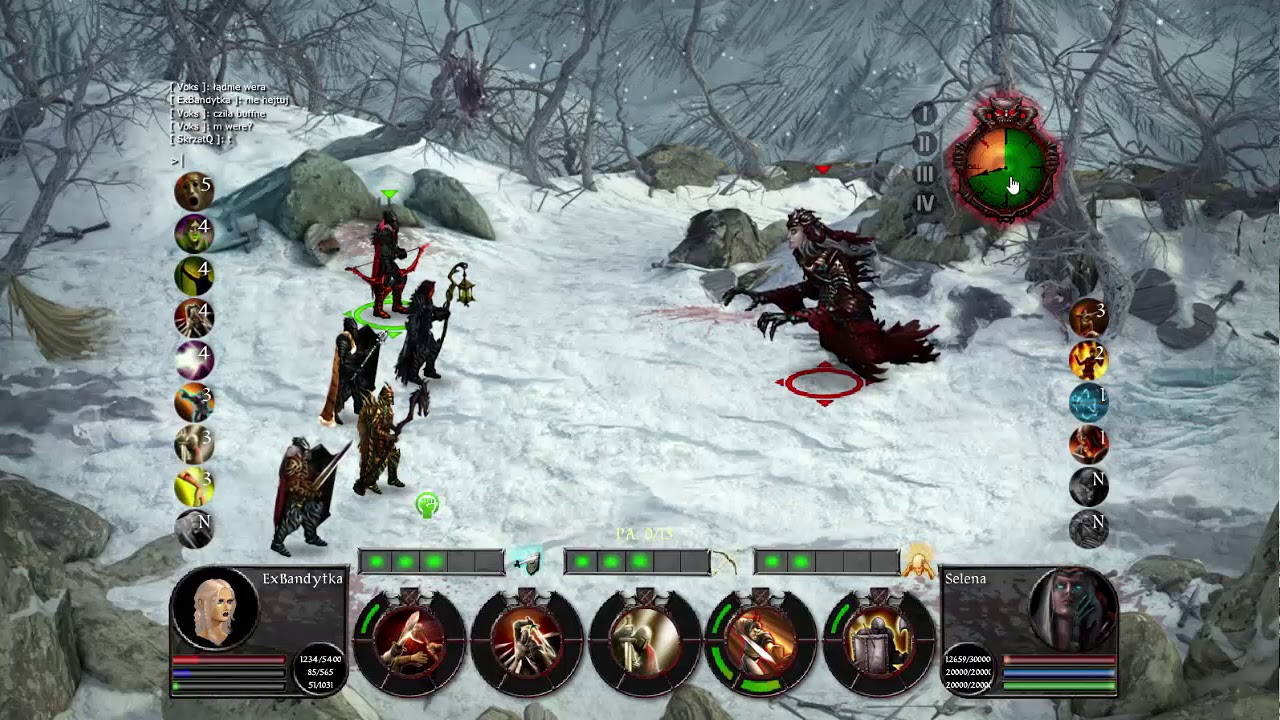Select the golden figure mental action icon
The height and width of the screenshot is (720, 1280).
pos(918,563)
